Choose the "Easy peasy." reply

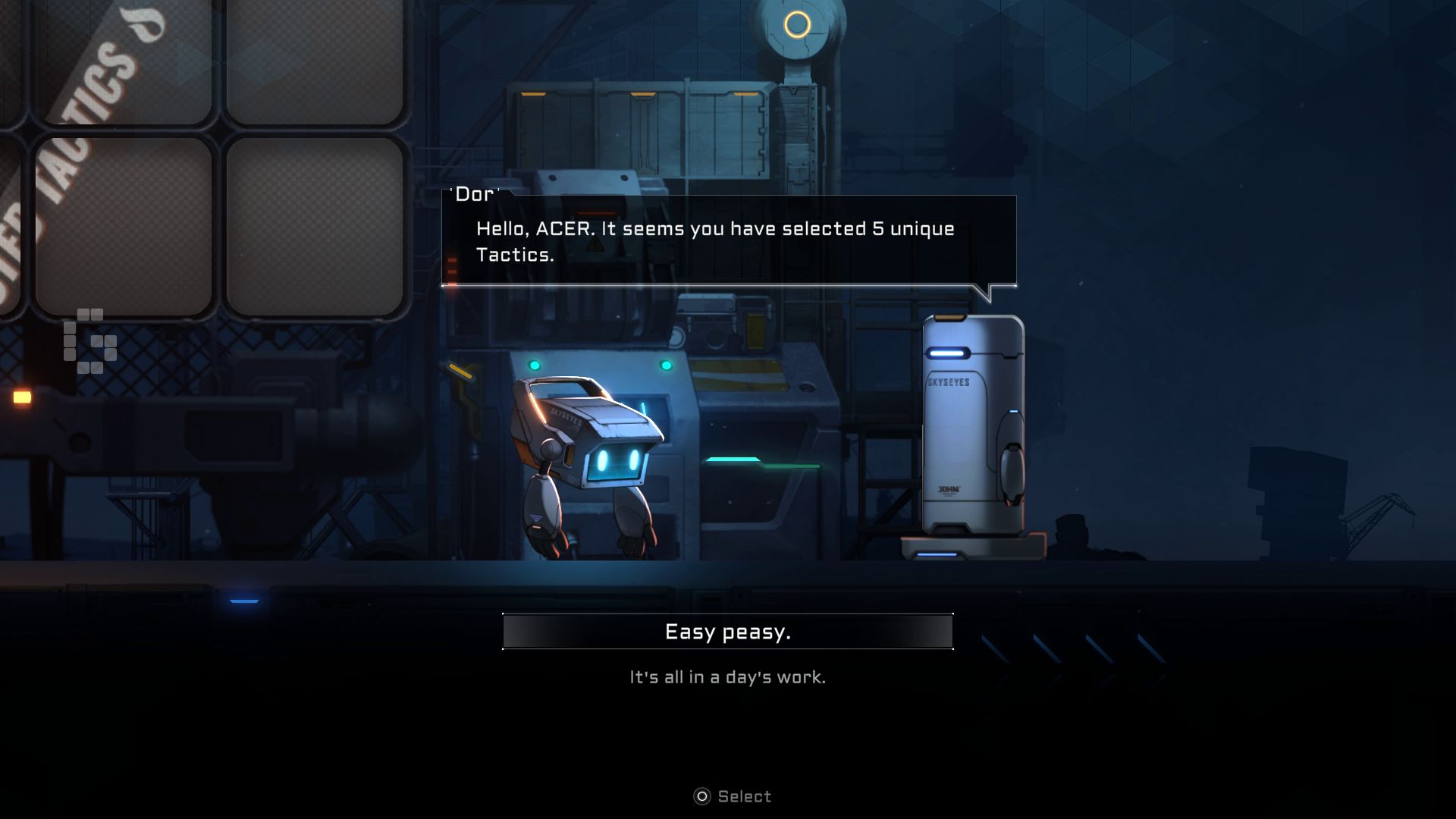coord(727,632)
